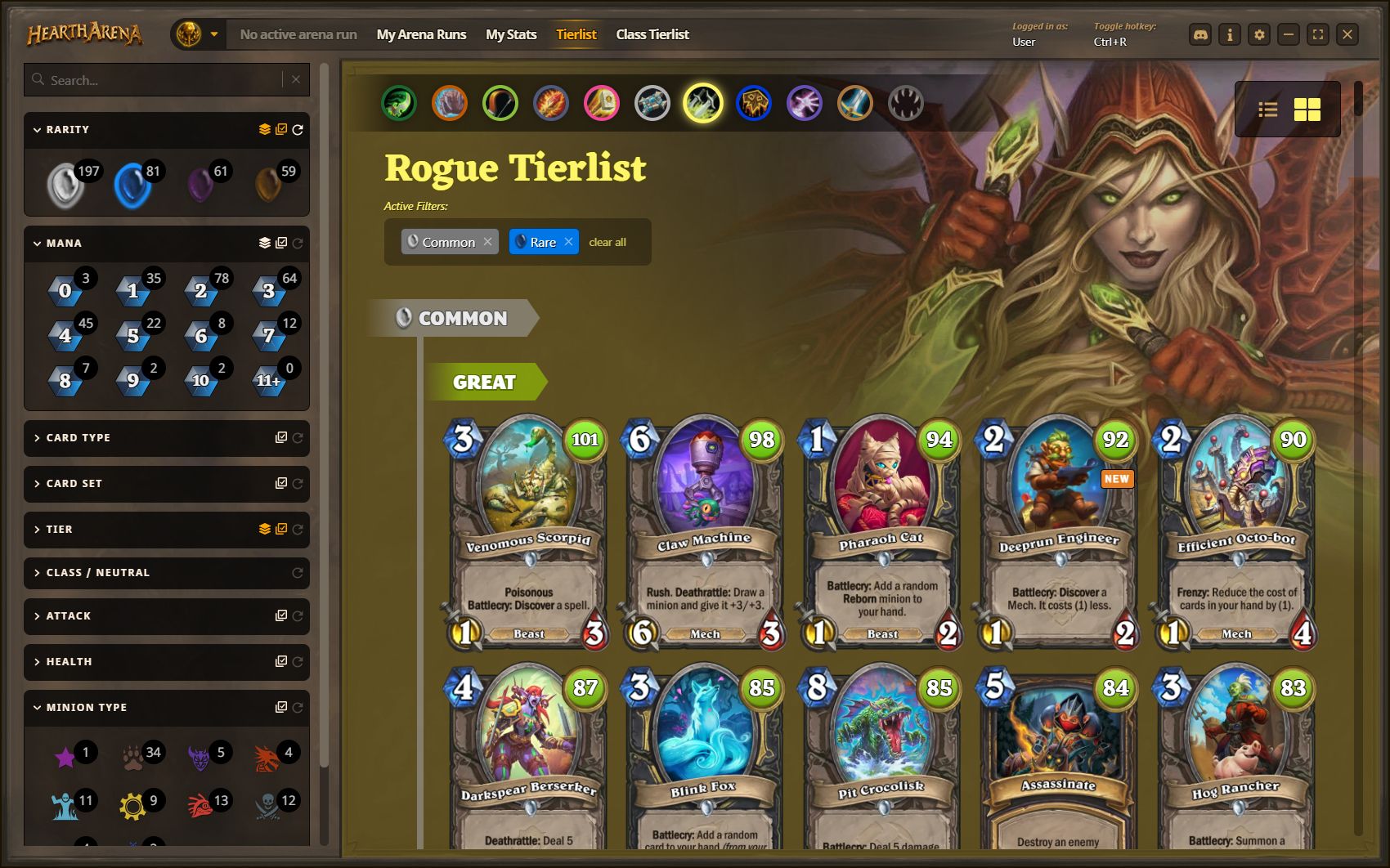Image resolution: width=1390 pixels, height=868 pixels.
Task: Close the HearthArena window
Action: tap(1347, 35)
